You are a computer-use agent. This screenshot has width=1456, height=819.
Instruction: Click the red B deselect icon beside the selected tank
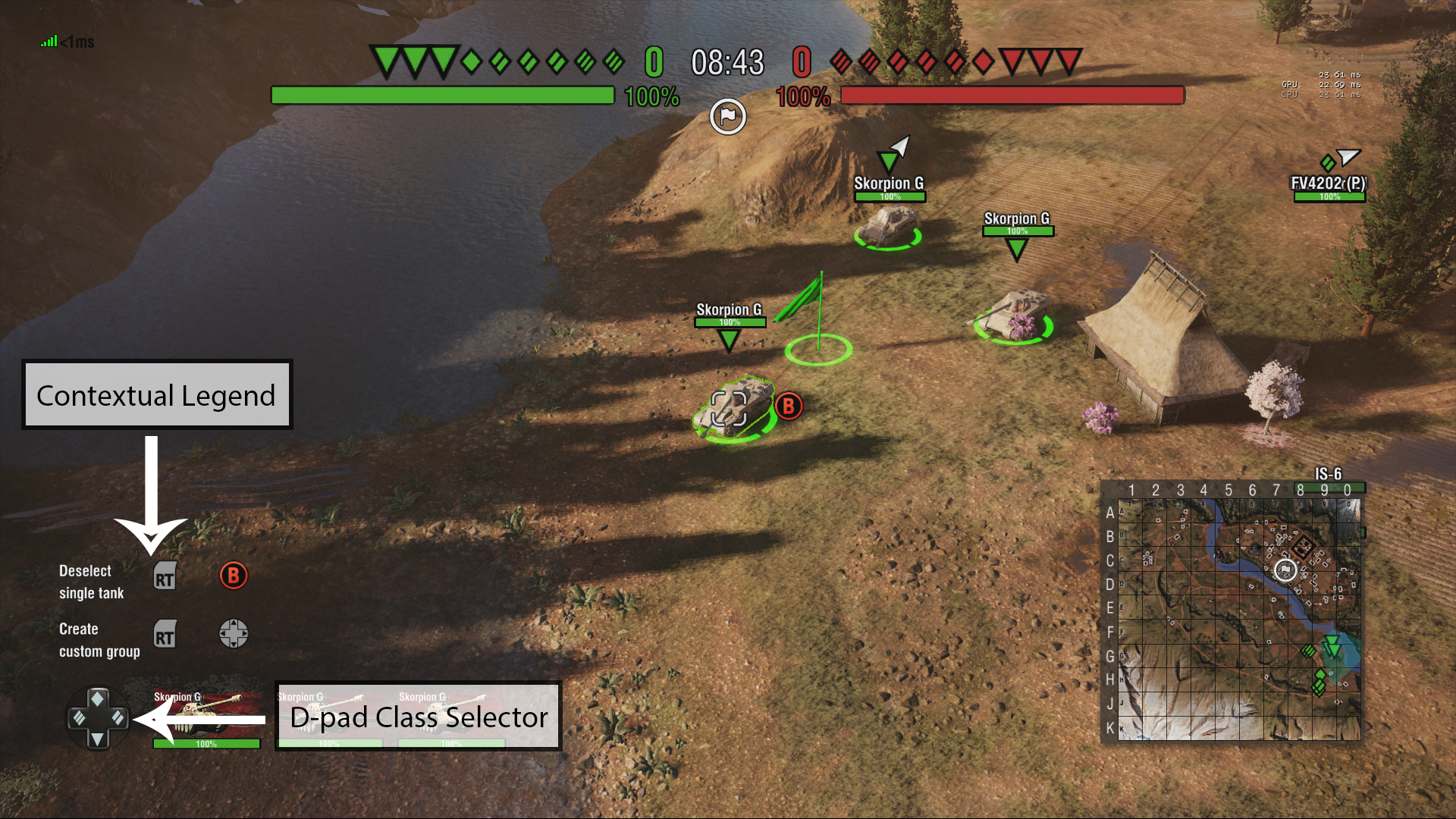pos(788,406)
